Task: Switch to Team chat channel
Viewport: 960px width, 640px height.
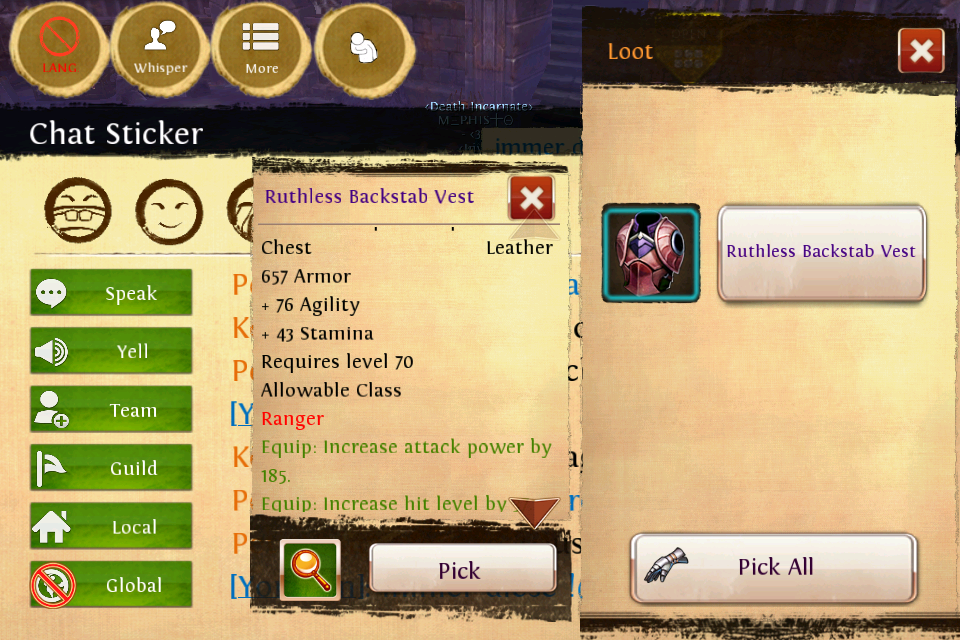Action: tap(111, 410)
